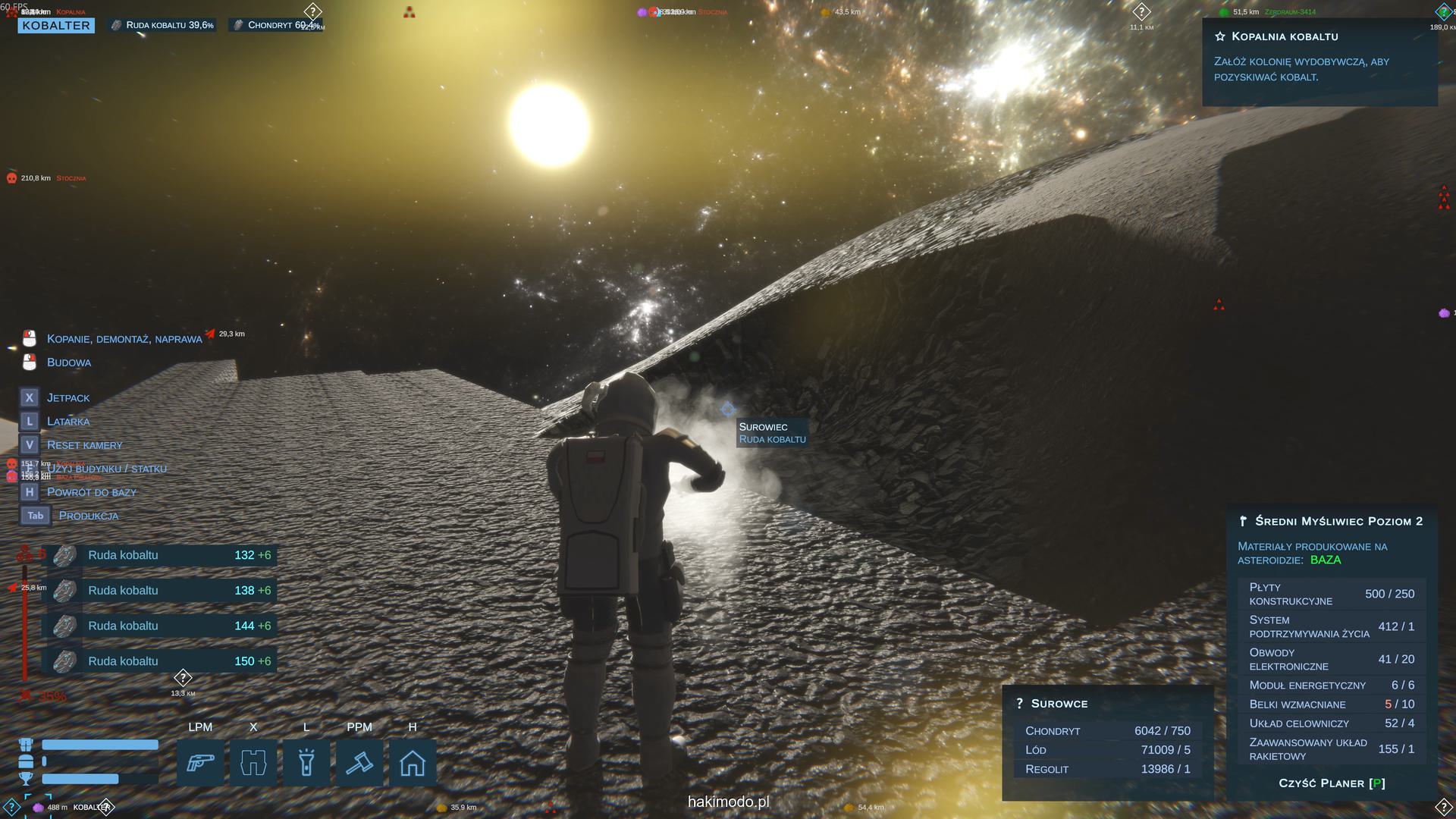Clear the planner with Czyść Planer
The width and height of the screenshot is (1456, 819).
[x=1332, y=783]
